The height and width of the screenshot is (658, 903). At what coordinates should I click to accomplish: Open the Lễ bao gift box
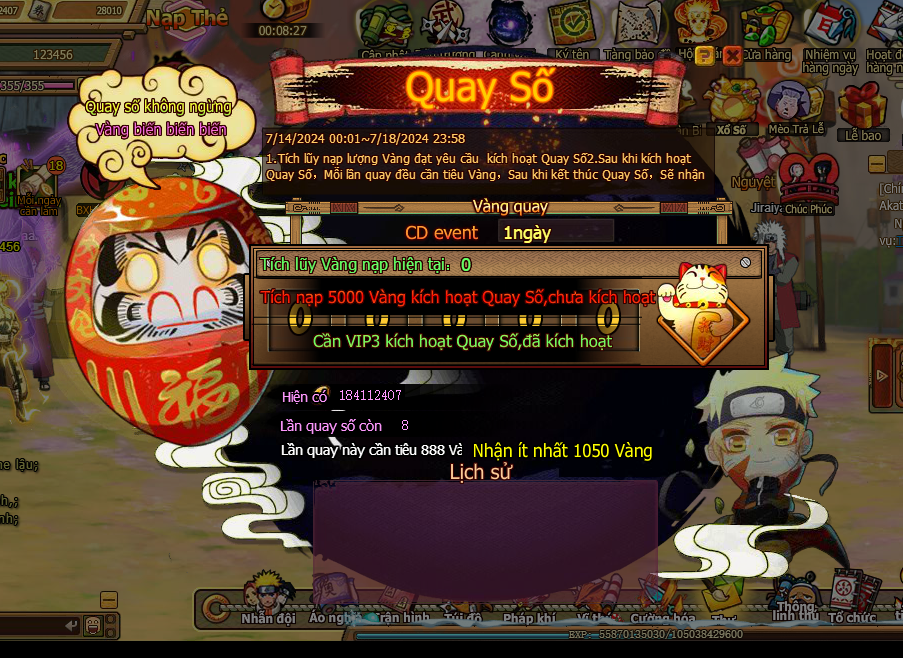click(x=863, y=110)
